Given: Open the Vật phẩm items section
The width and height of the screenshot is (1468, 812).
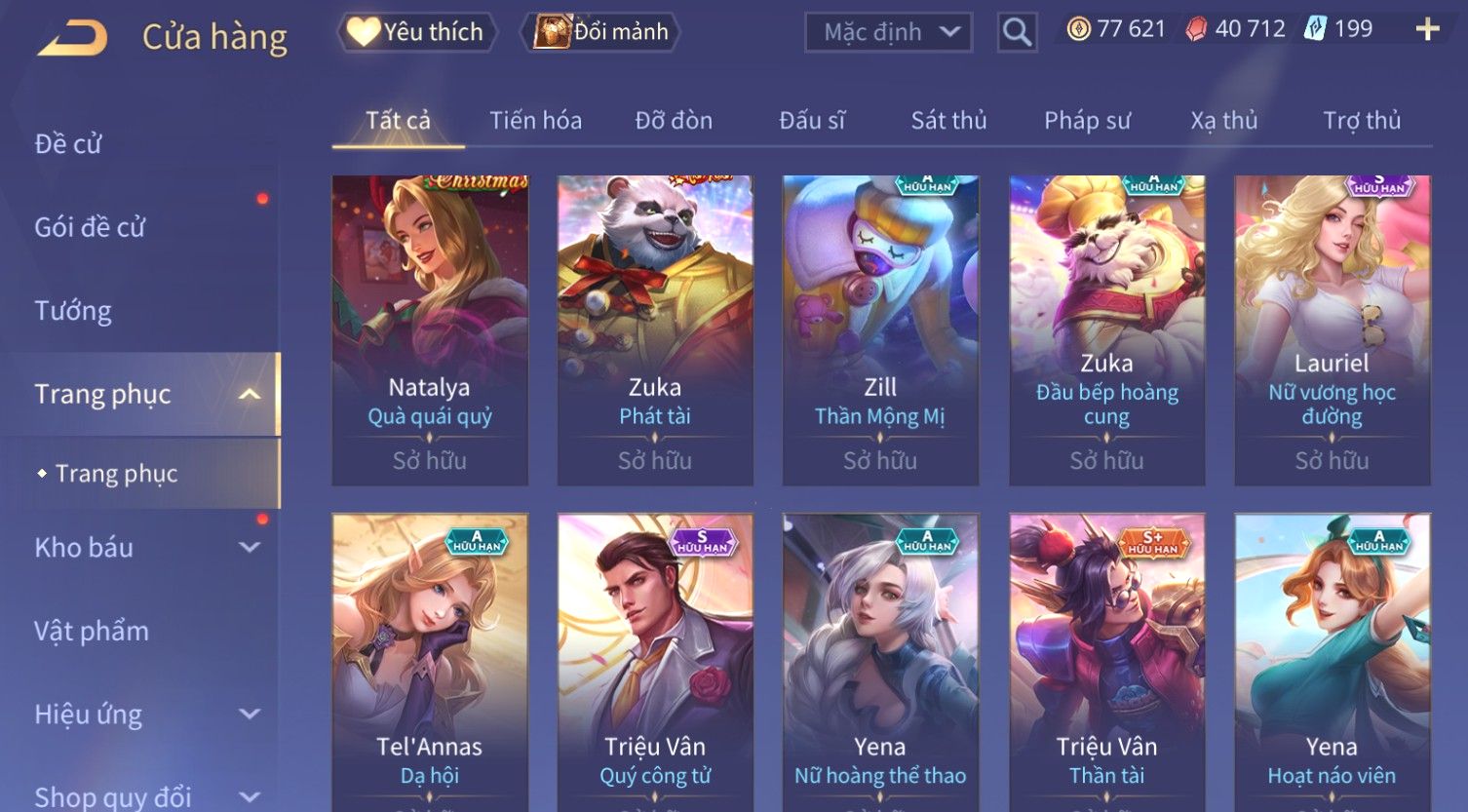Looking at the screenshot, I should tap(92, 631).
